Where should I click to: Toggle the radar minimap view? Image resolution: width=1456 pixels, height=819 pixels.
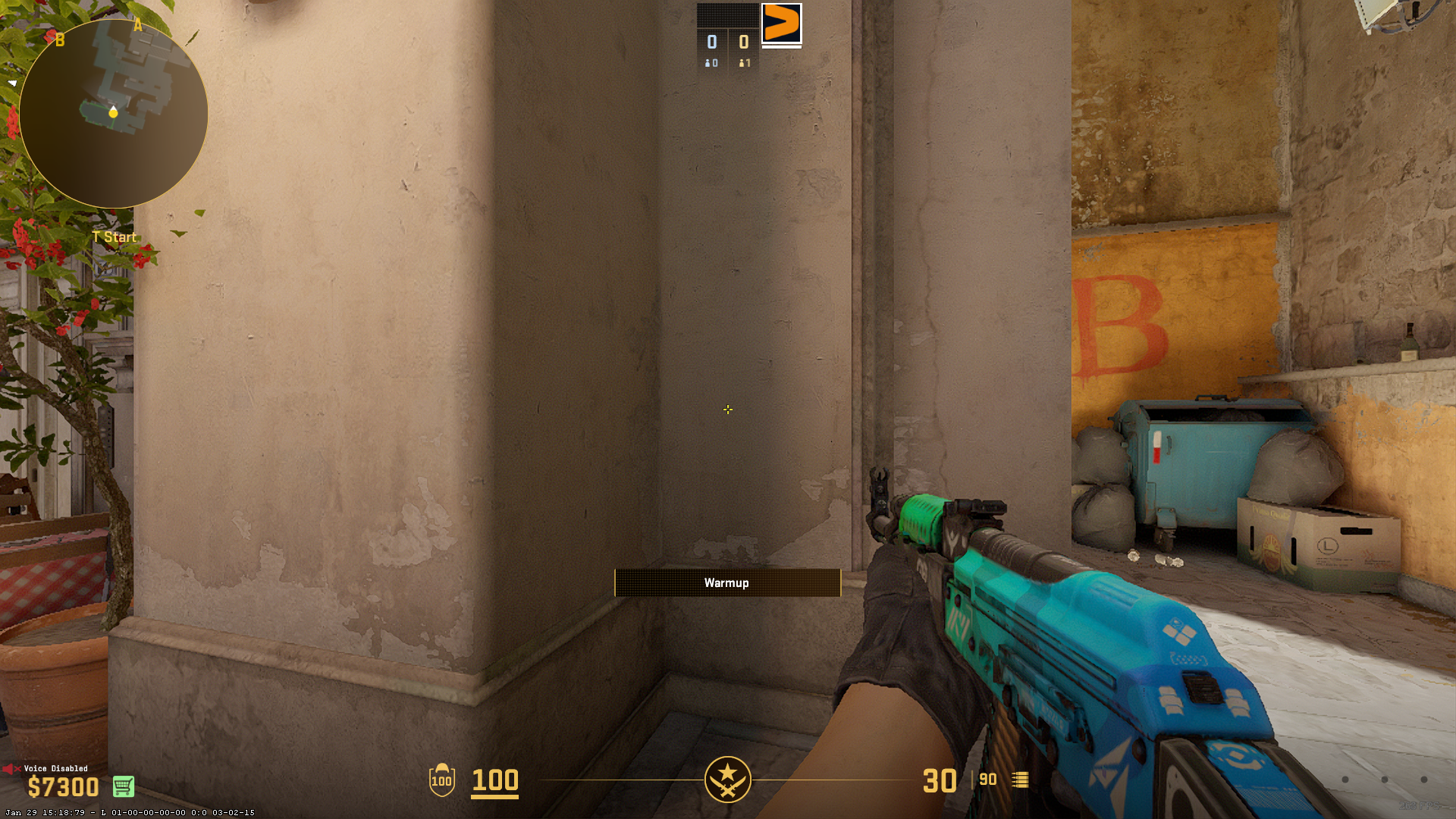point(112,112)
